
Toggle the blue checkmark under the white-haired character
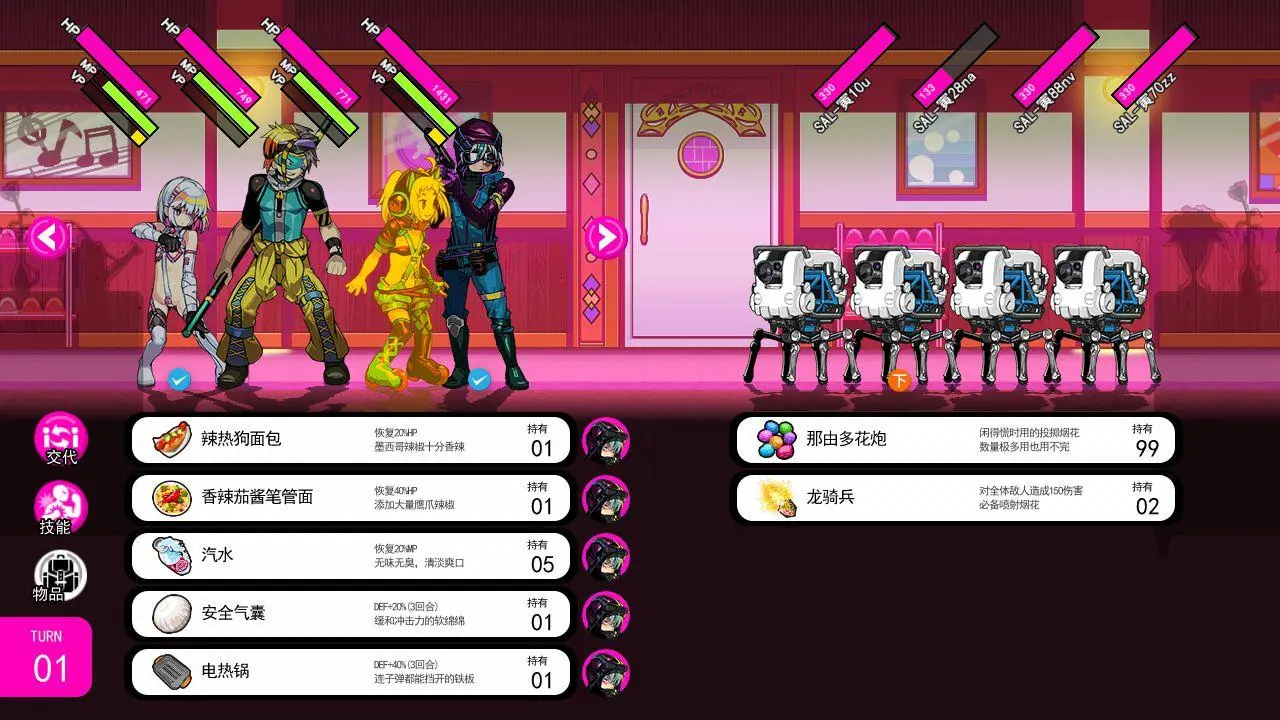click(x=178, y=380)
